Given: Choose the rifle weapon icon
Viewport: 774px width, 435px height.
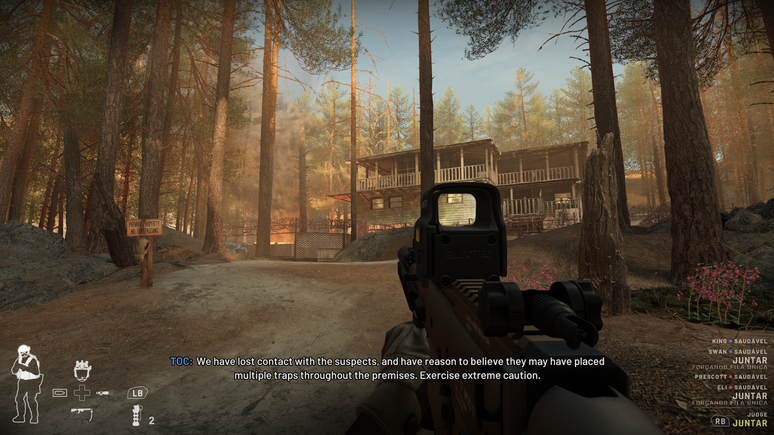Looking at the screenshot, I should pos(81,412).
